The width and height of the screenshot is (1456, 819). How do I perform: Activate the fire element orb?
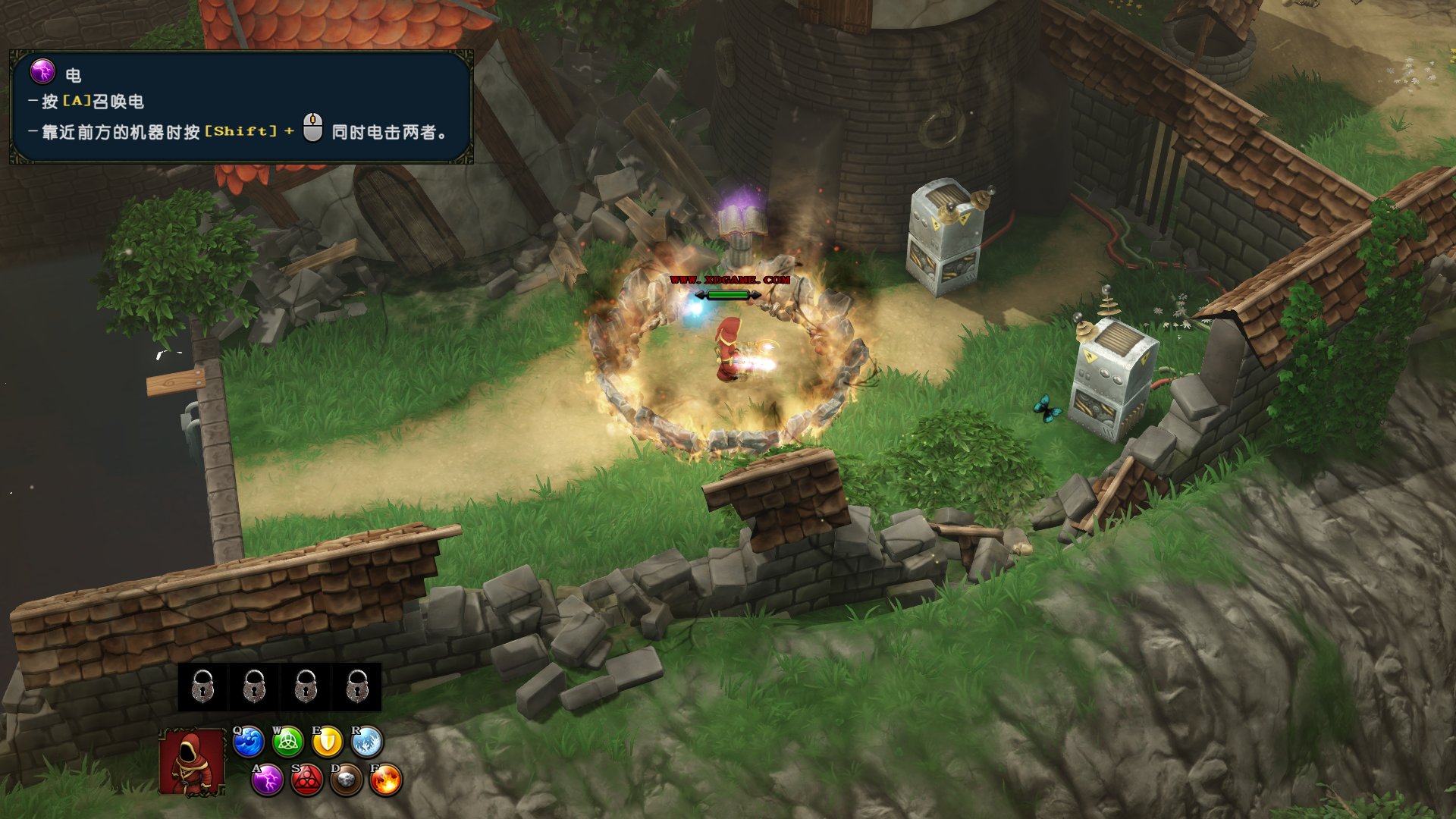(386, 780)
